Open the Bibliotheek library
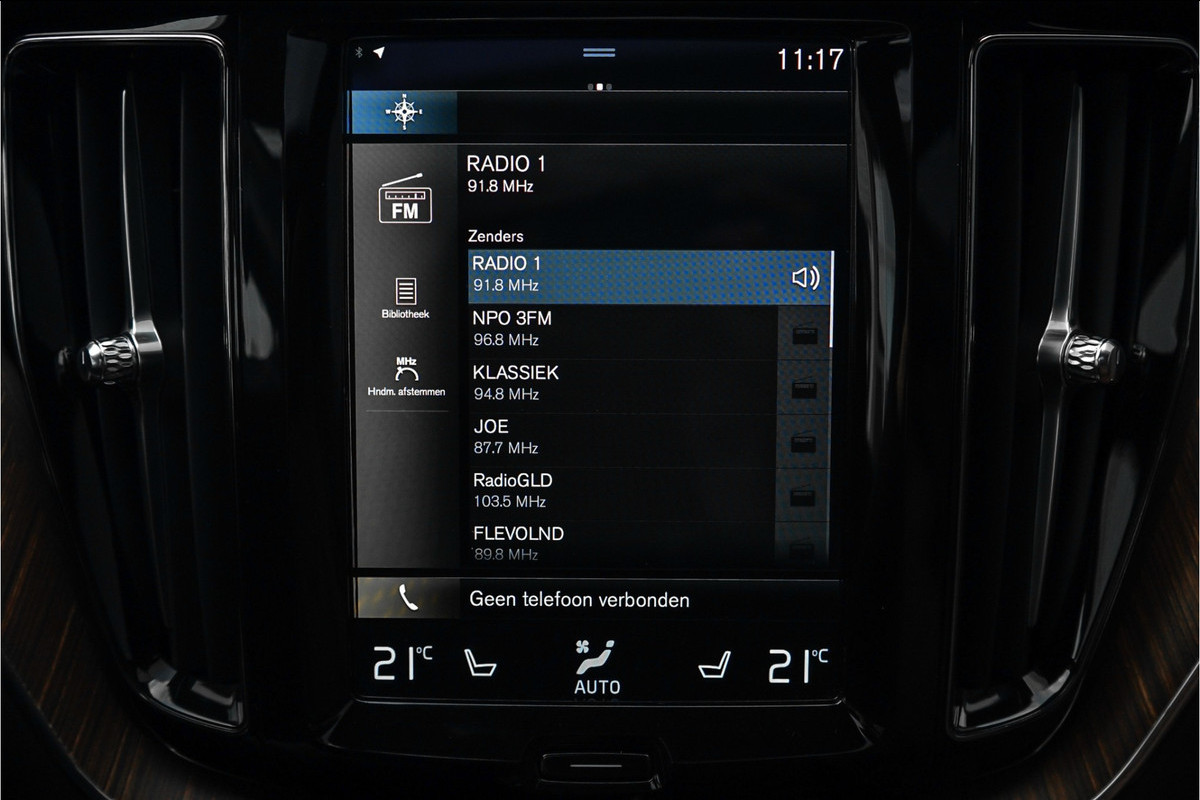The image size is (1200, 800). pyautogui.click(x=405, y=298)
